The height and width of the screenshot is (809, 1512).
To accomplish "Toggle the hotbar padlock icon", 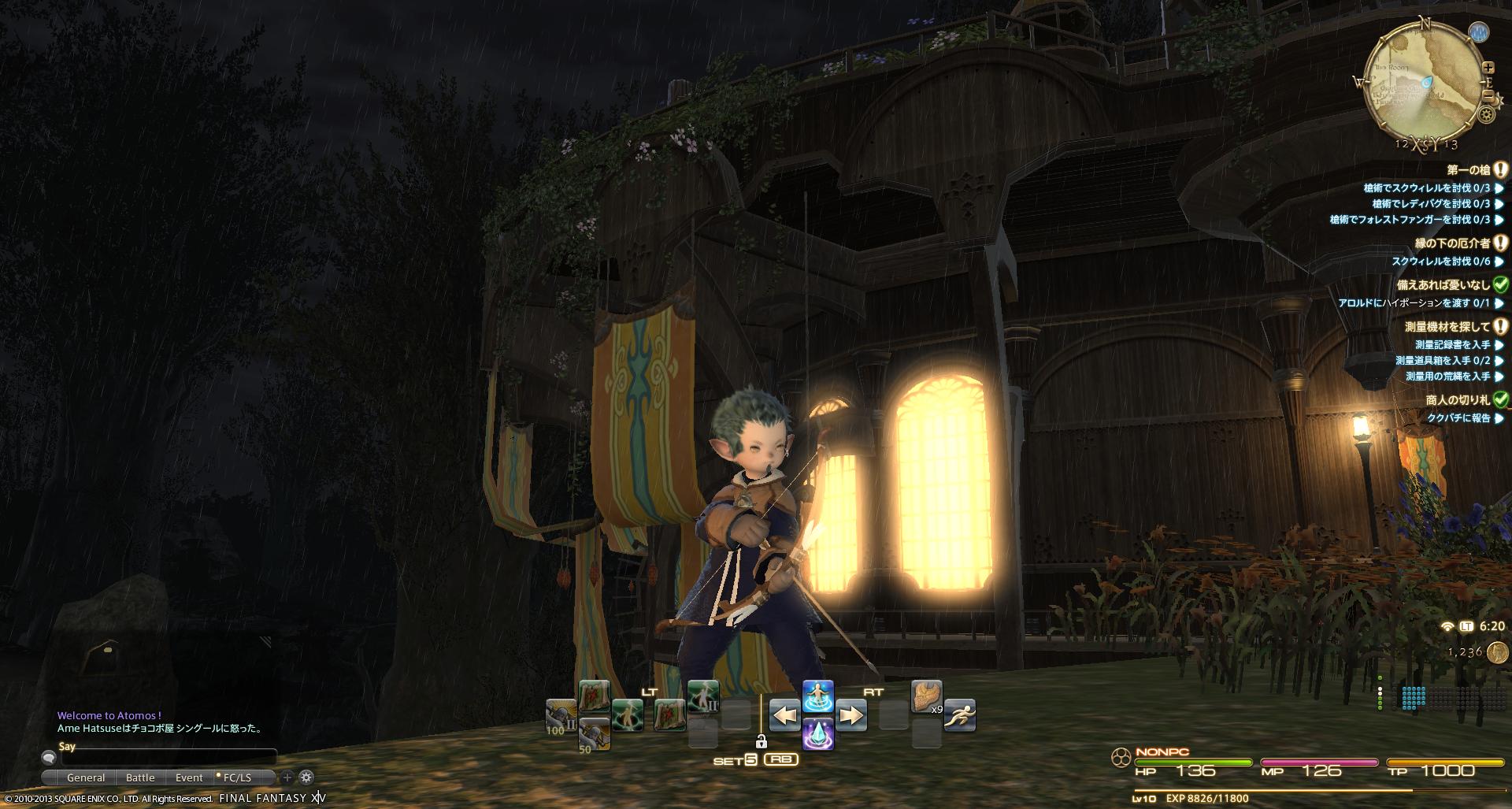I will pos(762,741).
